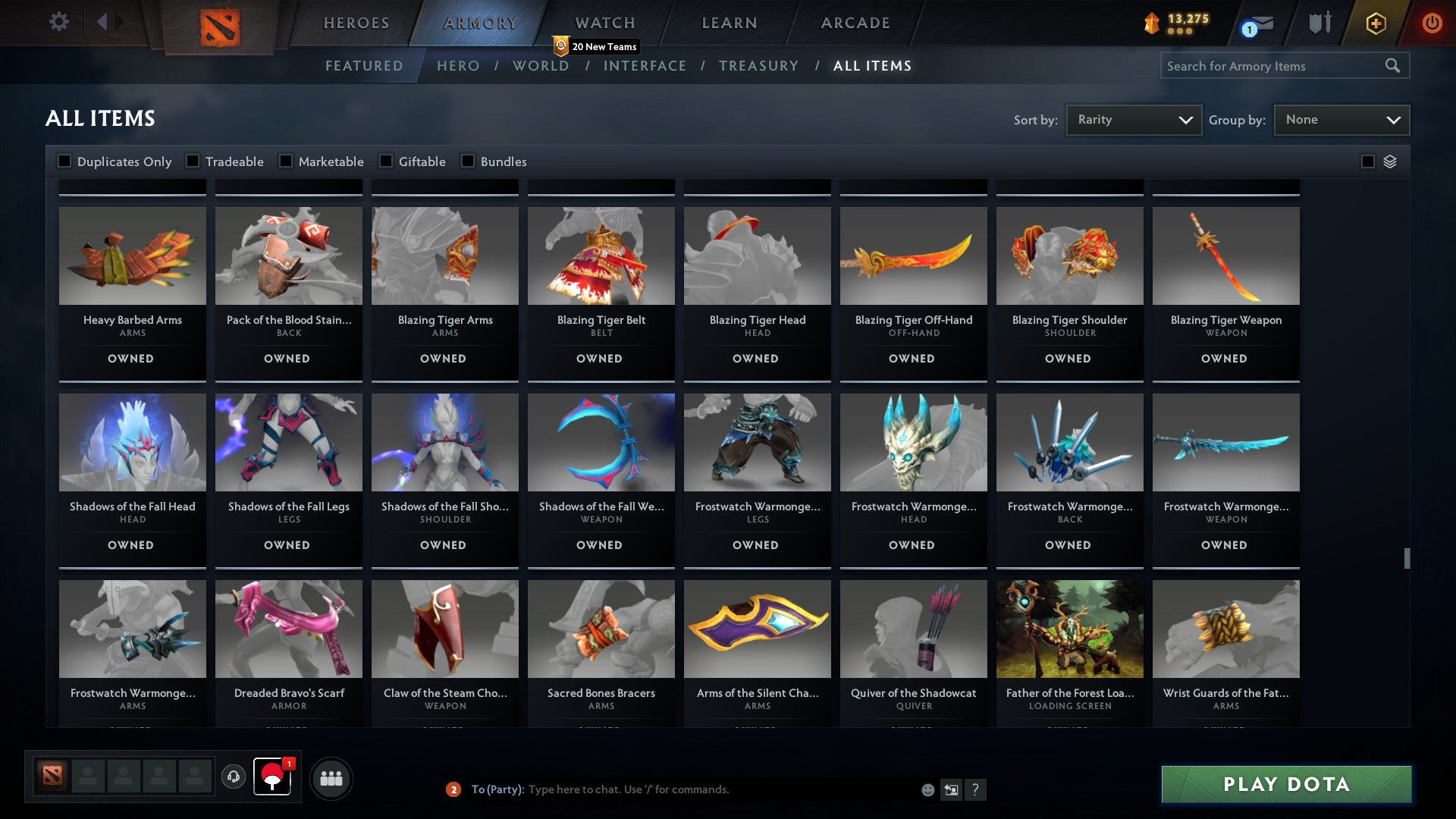Image resolution: width=1456 pixels, height=819 pixels.
Task: Open the WATCH menu
Action: pyautogui.click(x=604, y=23)
